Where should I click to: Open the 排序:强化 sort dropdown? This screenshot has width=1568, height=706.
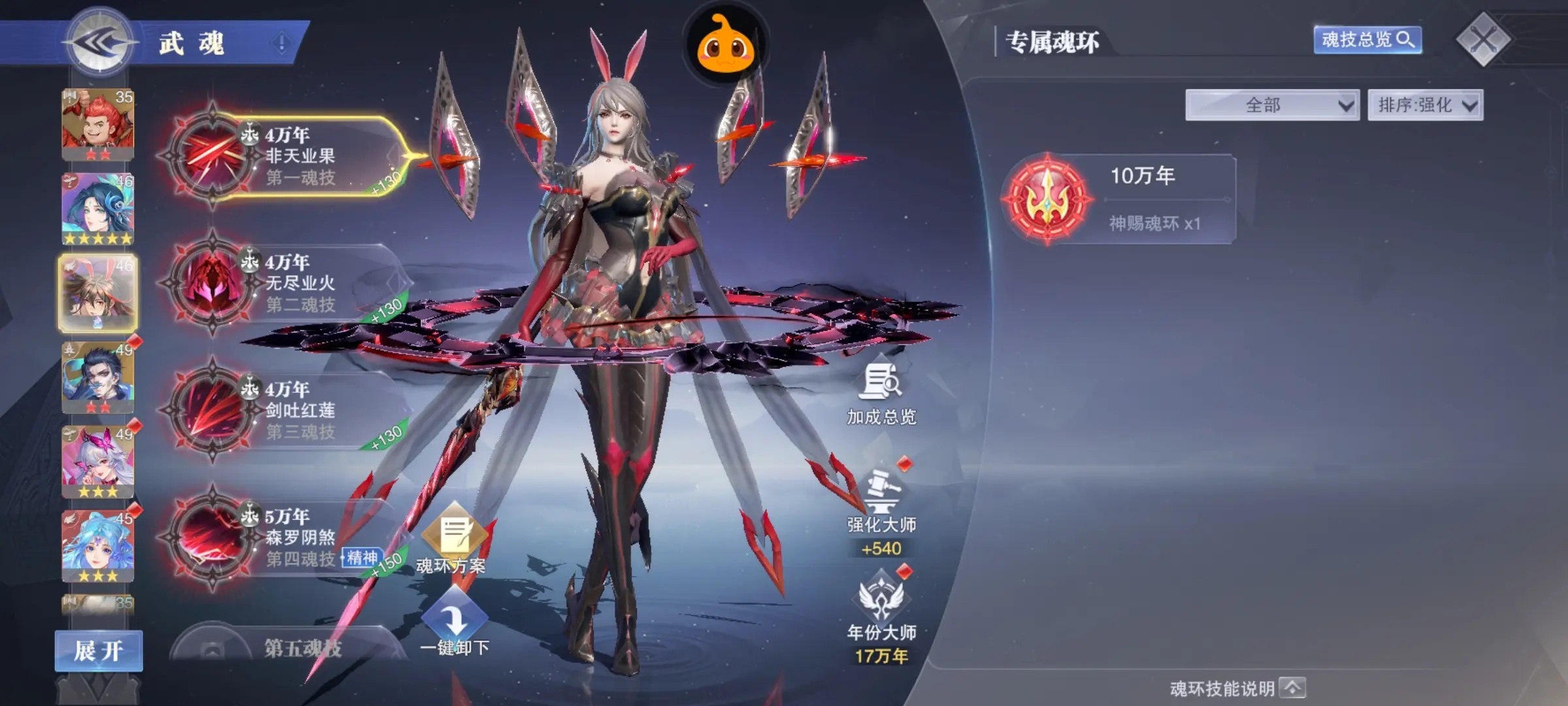[x=1425, y=105]
